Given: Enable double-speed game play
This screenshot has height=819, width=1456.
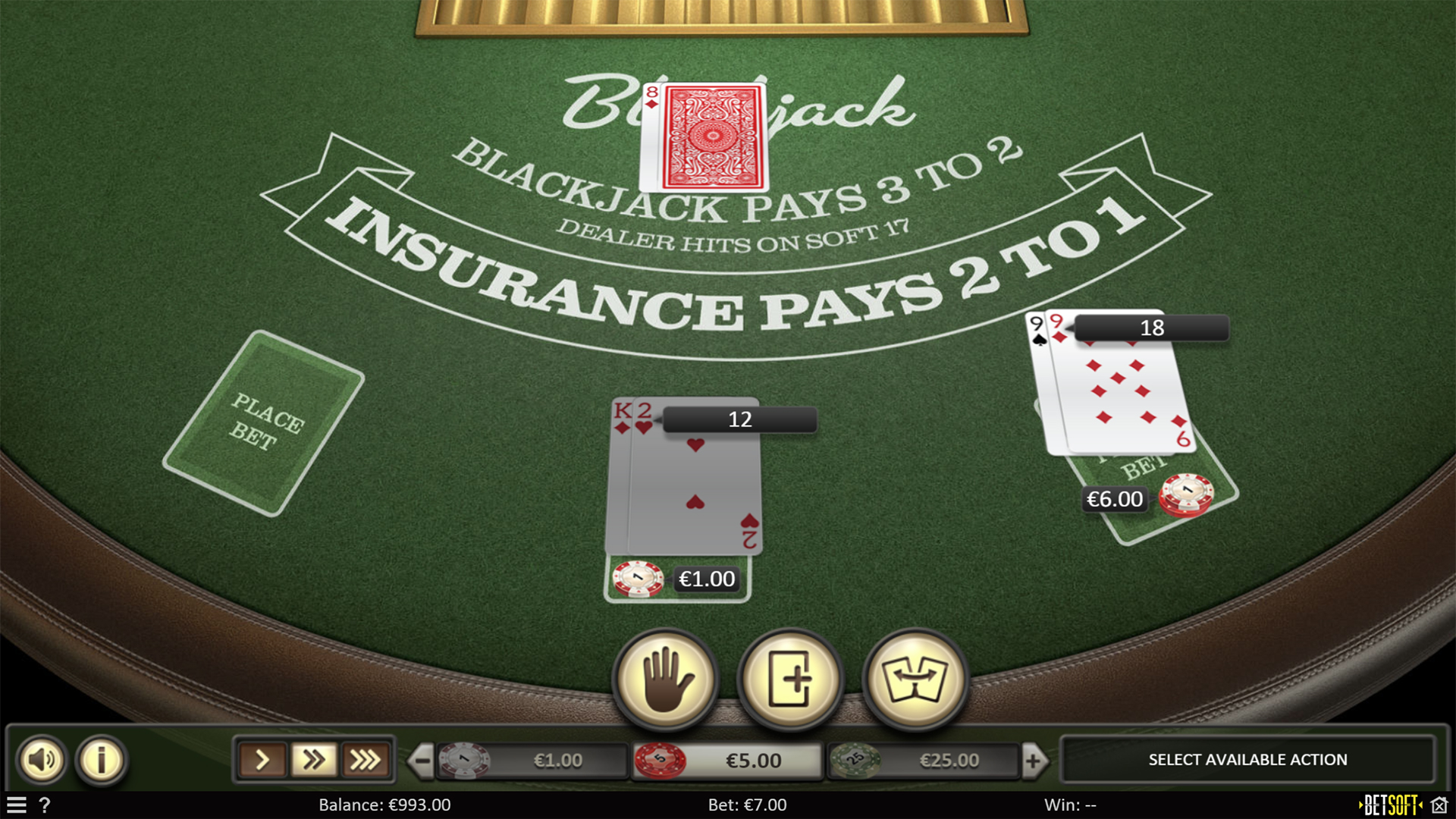Looking at the screenshot, I should pyautogui.click(x=314, y=759).
